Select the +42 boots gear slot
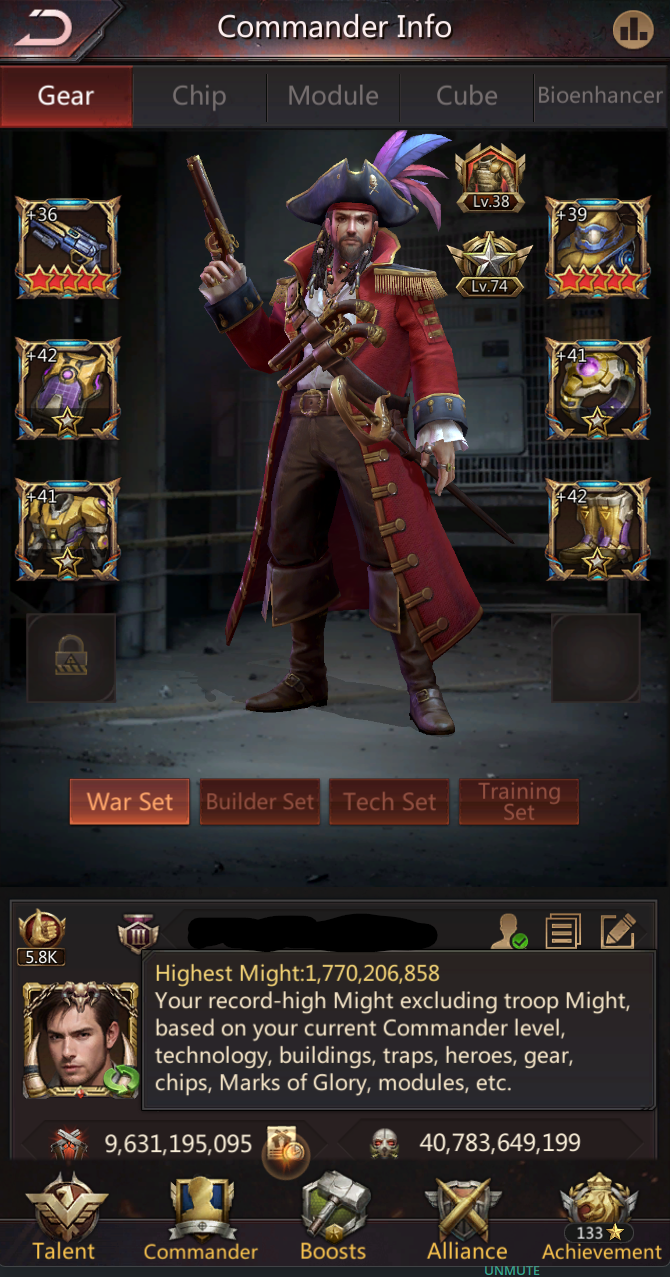 pos(598,530)
